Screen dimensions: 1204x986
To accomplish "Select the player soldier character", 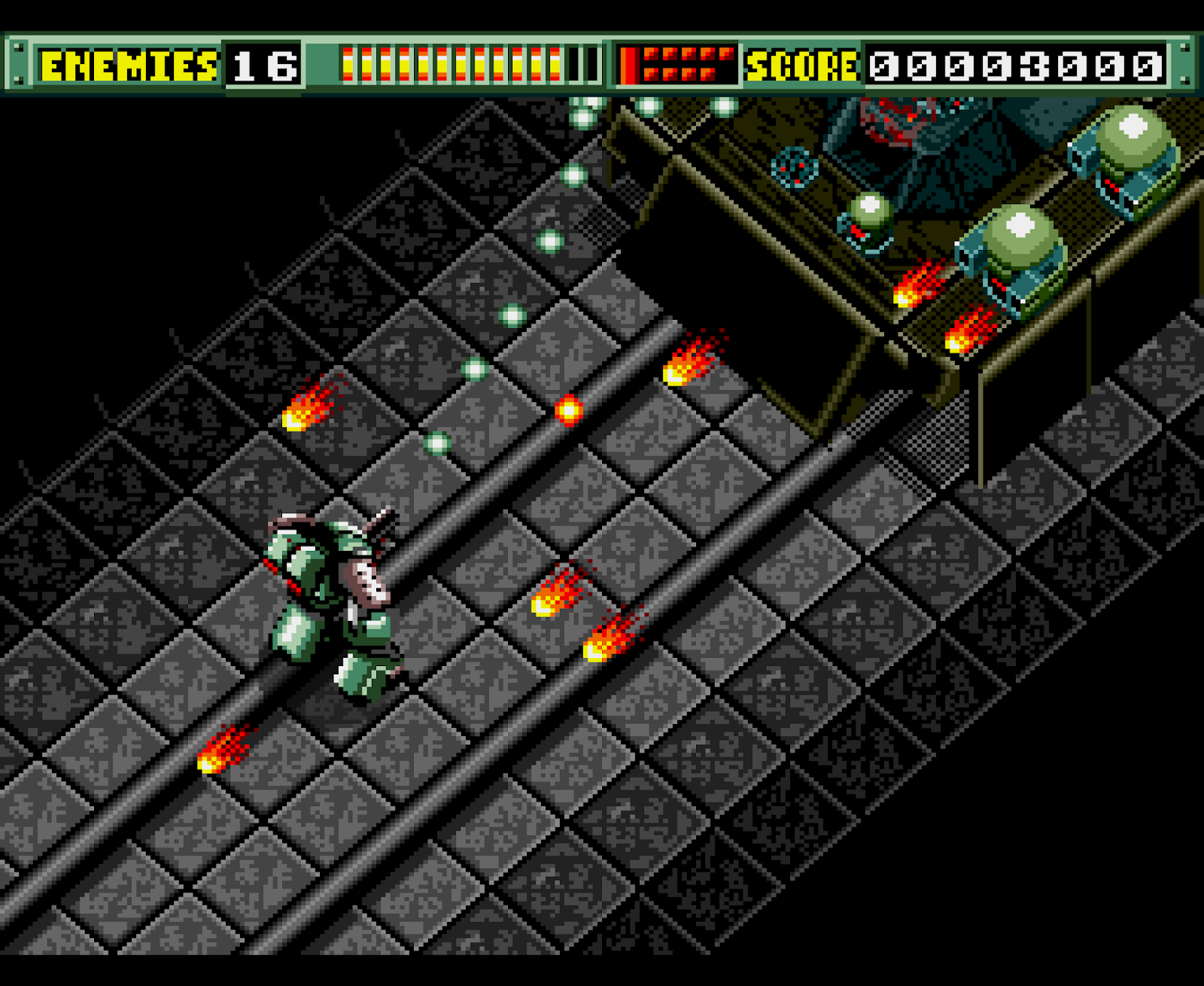I will pyautogui.click(x=331, y=602).
